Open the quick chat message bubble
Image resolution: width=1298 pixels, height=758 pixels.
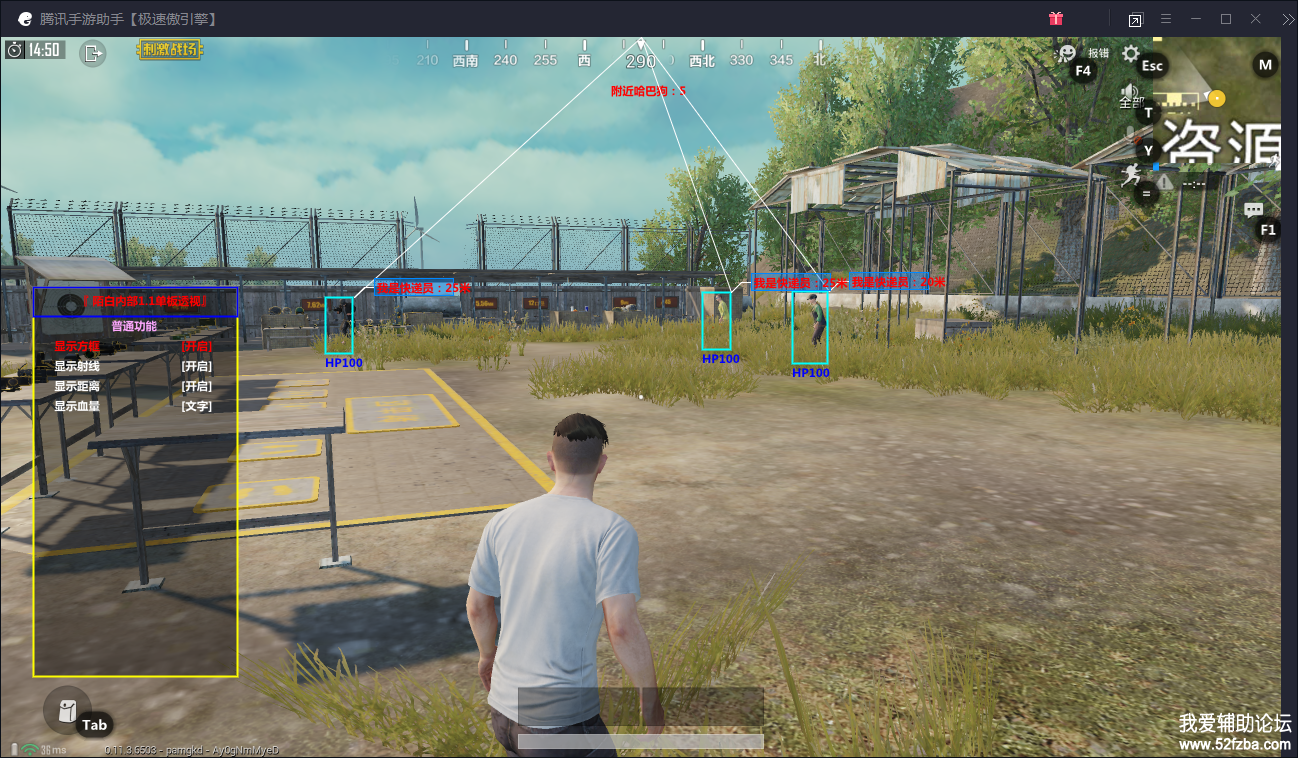(1254, 210)
